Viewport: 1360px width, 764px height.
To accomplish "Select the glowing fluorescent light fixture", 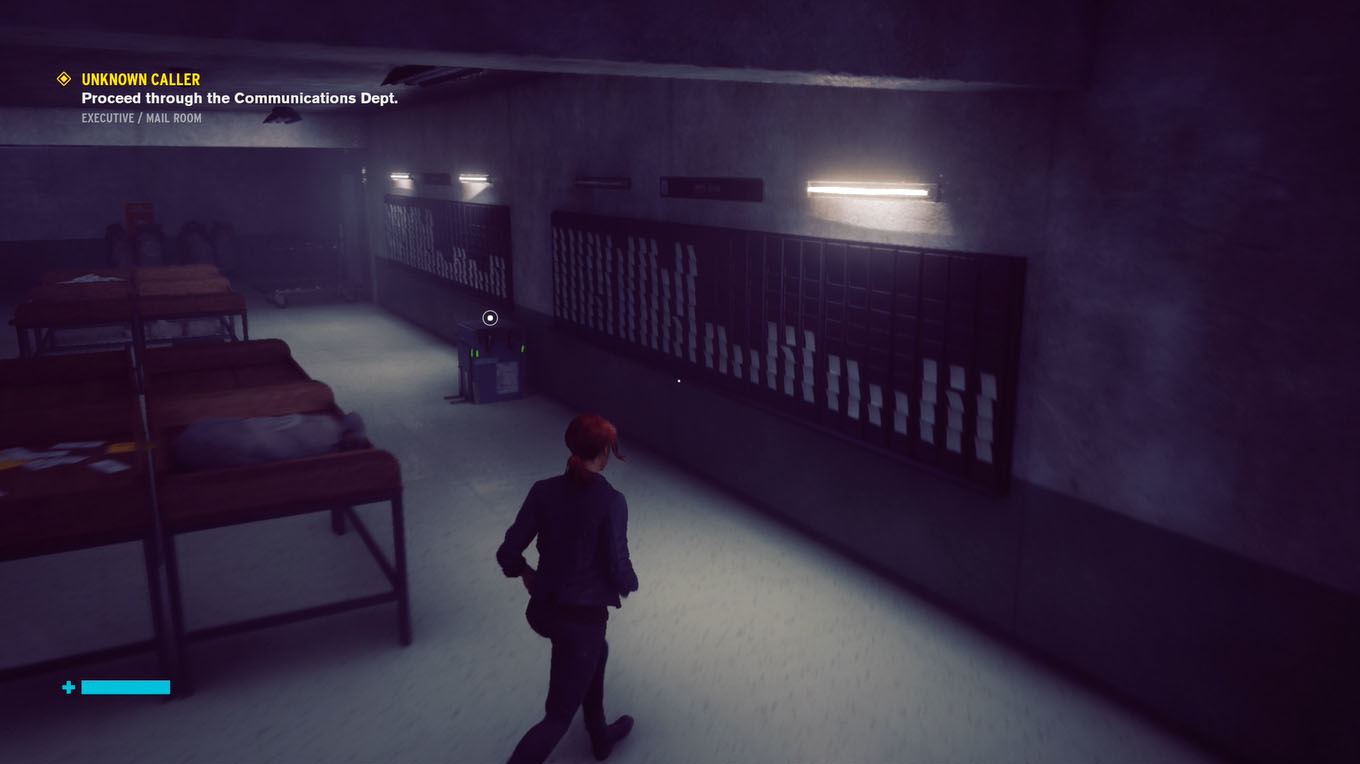I will click(x=870, y=189).
